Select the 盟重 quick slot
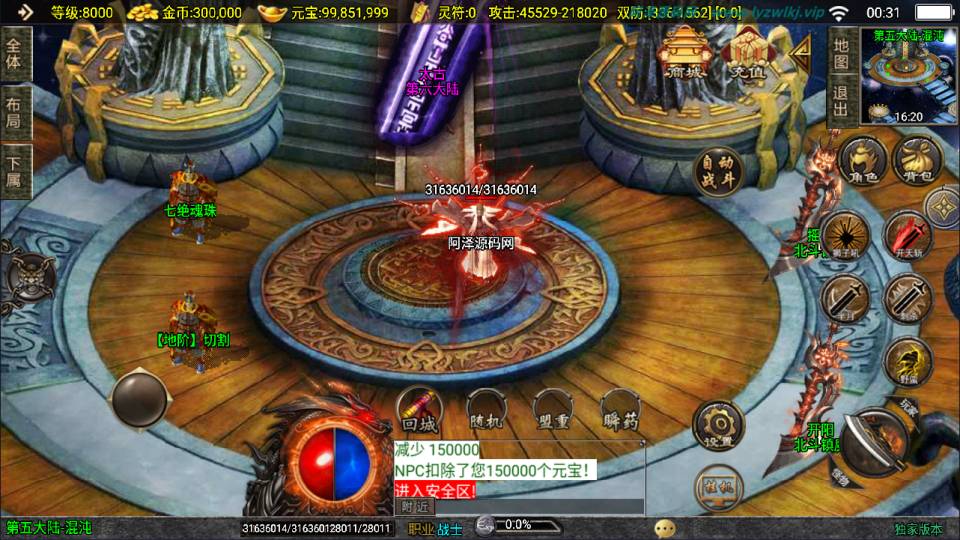This screenshot has height=540, width=960. [x=553, y=412]
